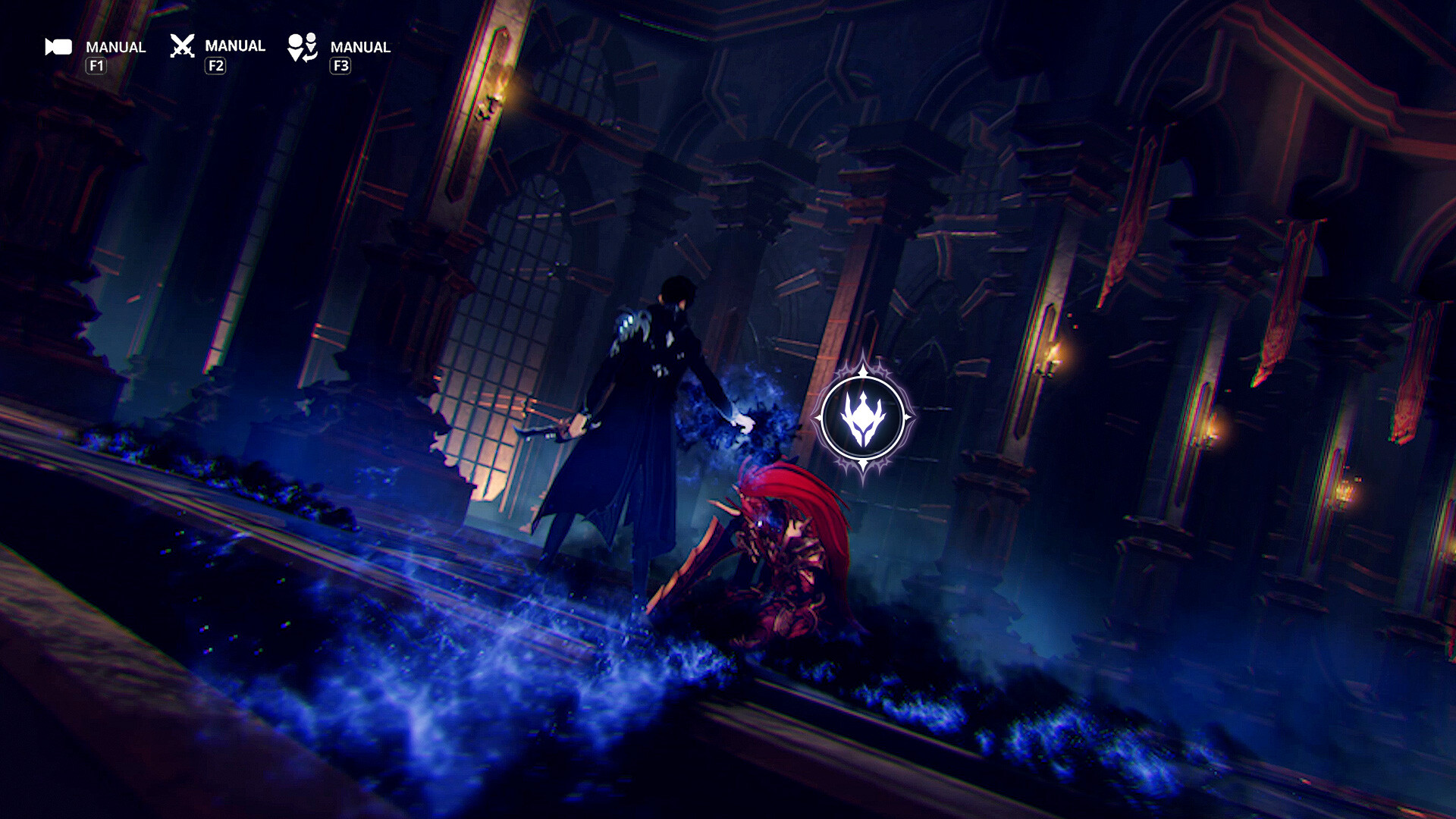This screenshot has height=819, width=1456.
Task: Open the camera mode selector
Action: tap(57, 47)
